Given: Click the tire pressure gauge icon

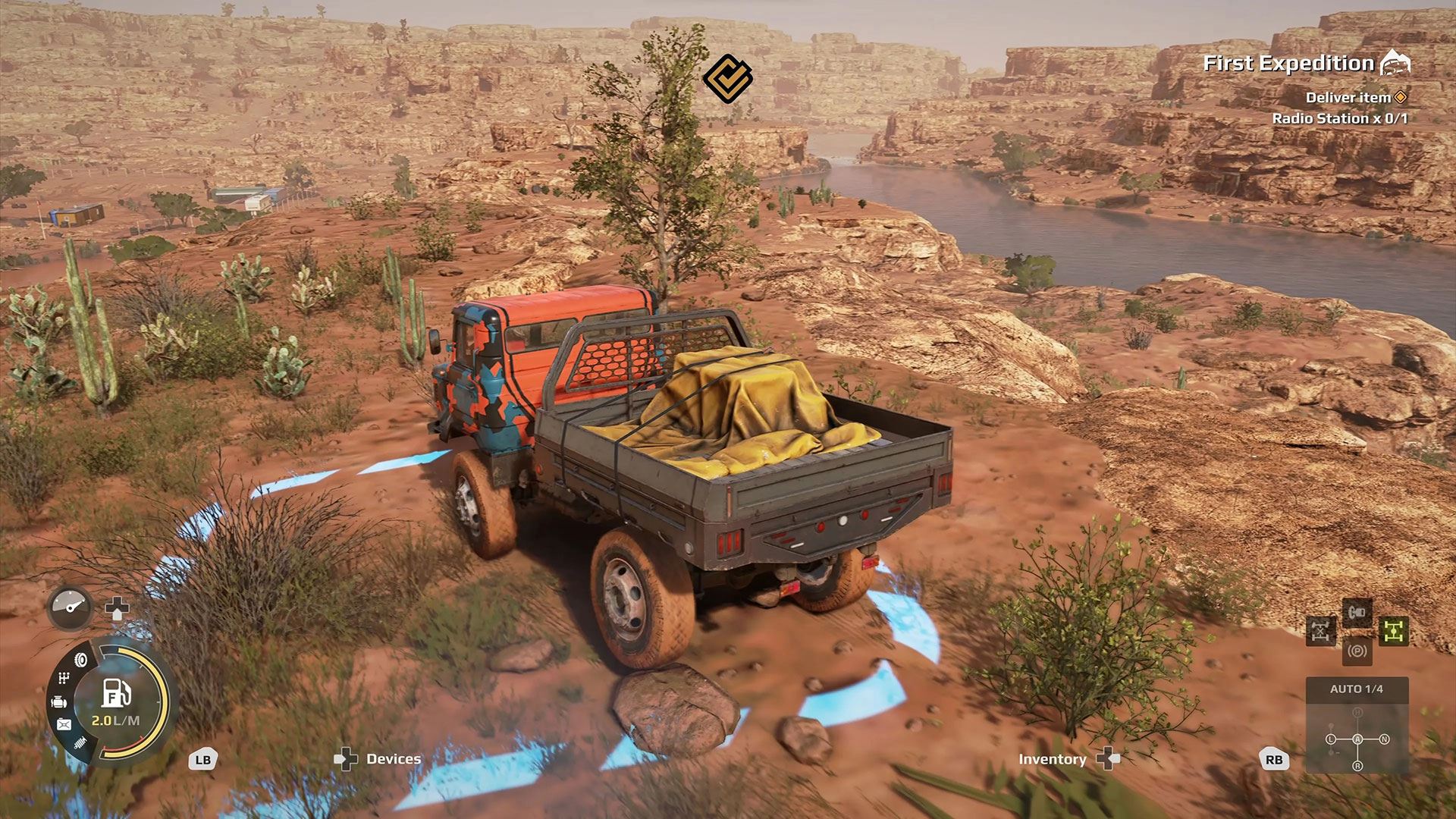Looking at the screenshot, I should point(71,607).
